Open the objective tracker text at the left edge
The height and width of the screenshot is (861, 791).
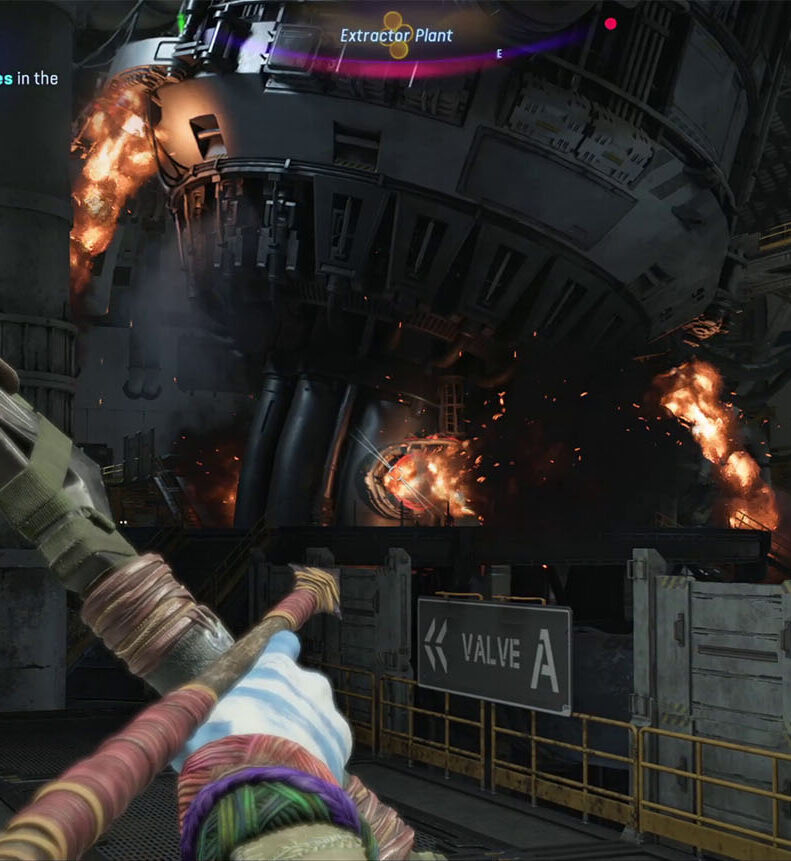(29, 78)
